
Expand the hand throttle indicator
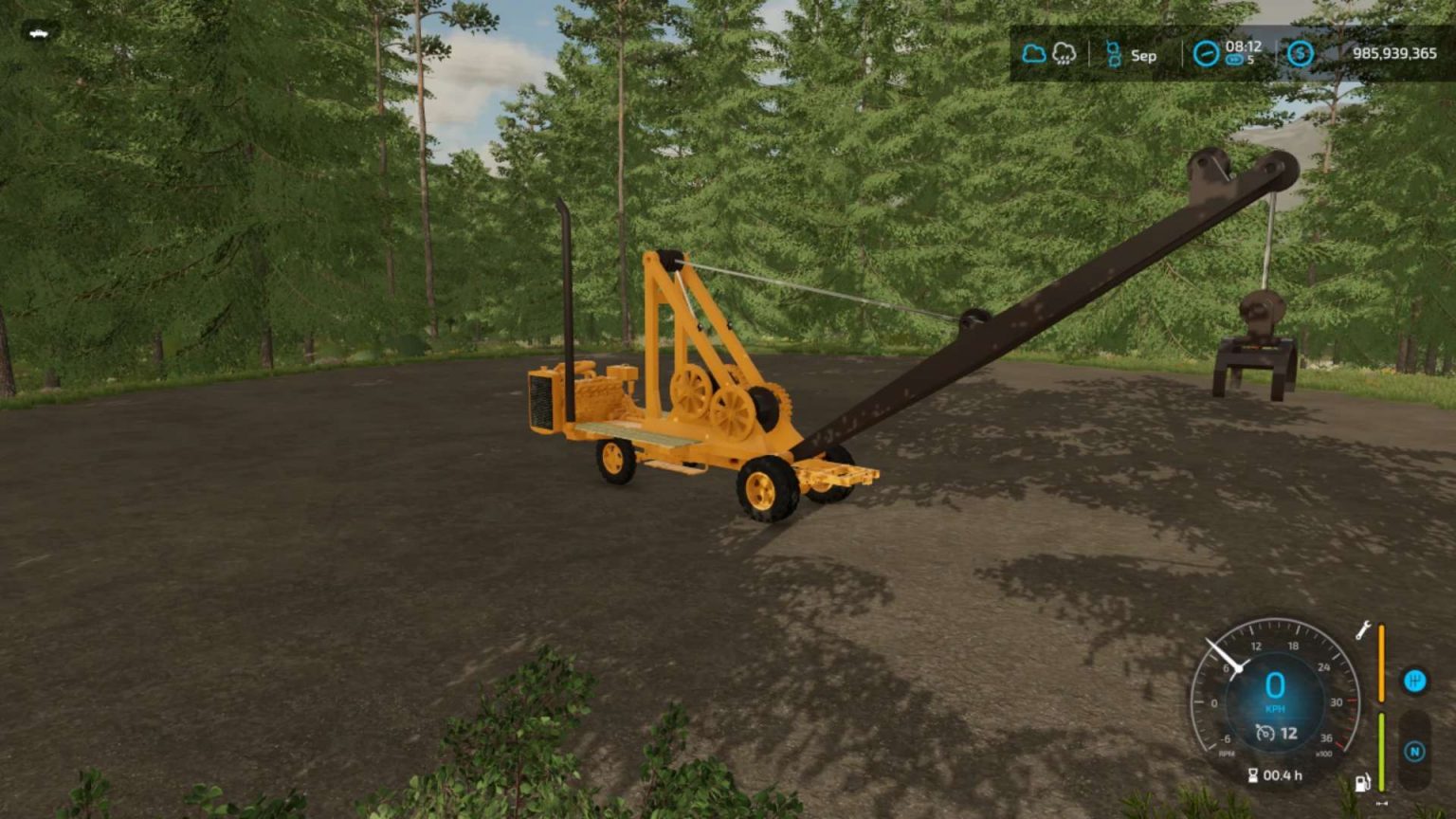(x=1382, y=802)
